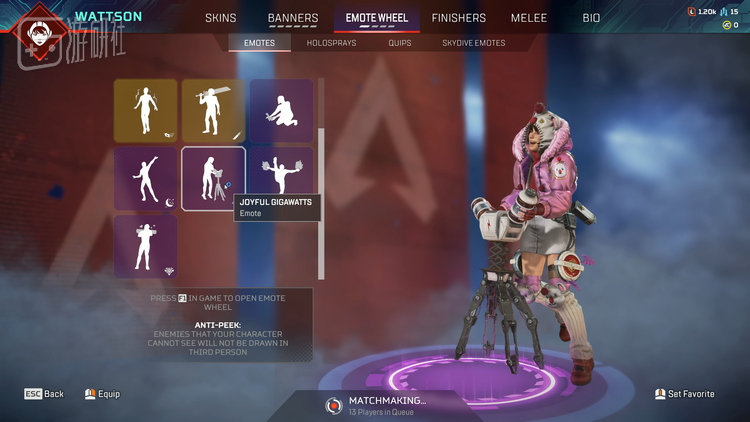The width and height of the screenshot is (750, 422).
Task: Switch to the Holosprays sub-tab
Action: [x=332, y=43]
